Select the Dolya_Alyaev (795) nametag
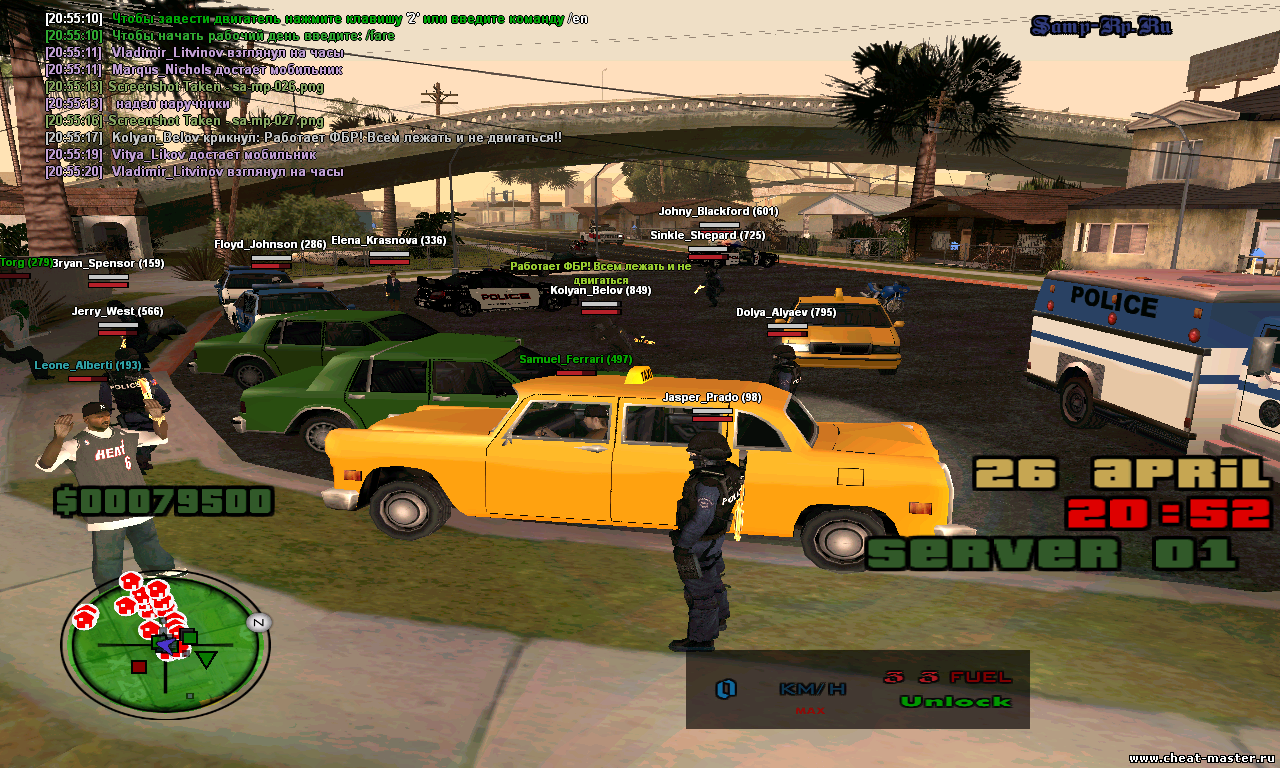 [786, 313]
